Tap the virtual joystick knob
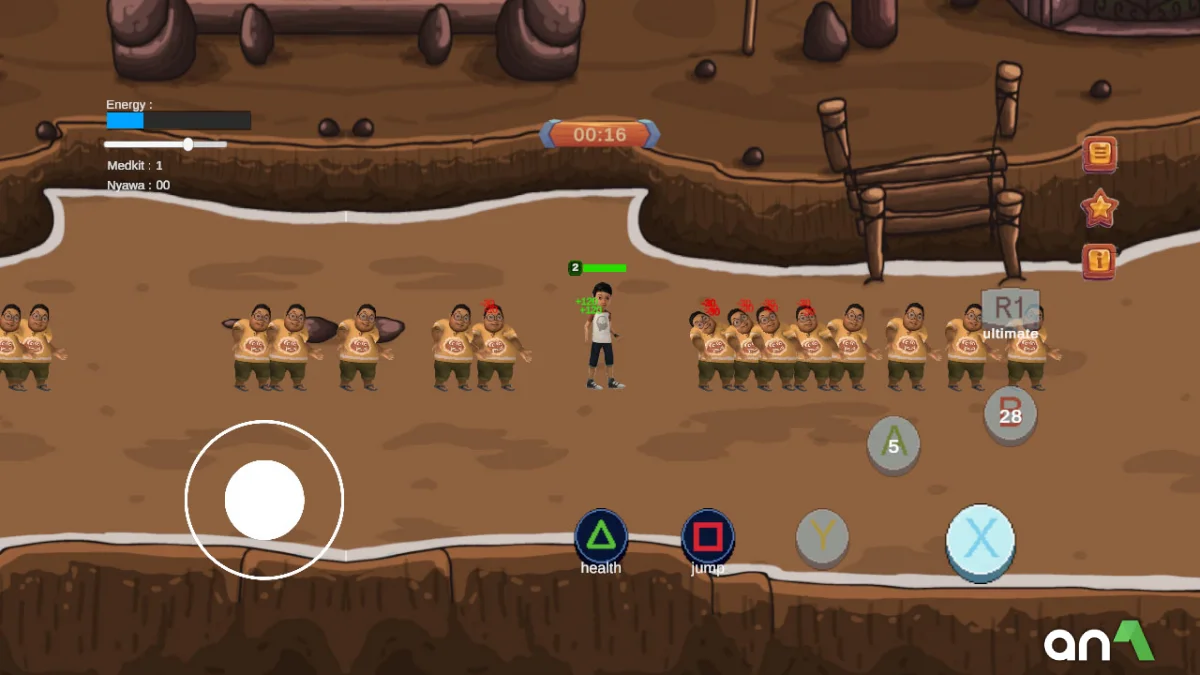The image size is (1200, 675). [264, 500]
